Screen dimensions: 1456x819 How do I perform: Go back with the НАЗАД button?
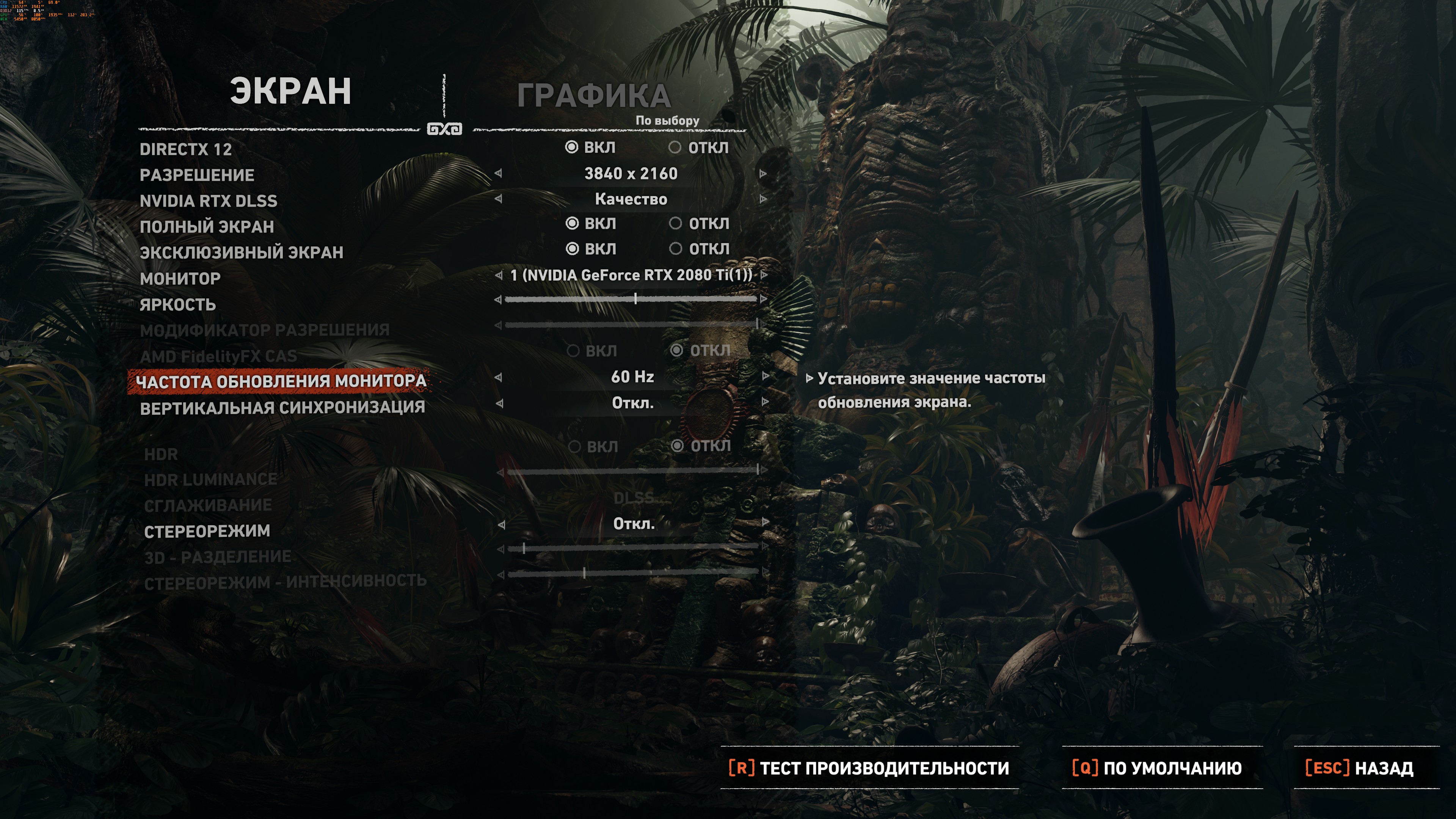pyautogui.click(x=1359, y=768)
